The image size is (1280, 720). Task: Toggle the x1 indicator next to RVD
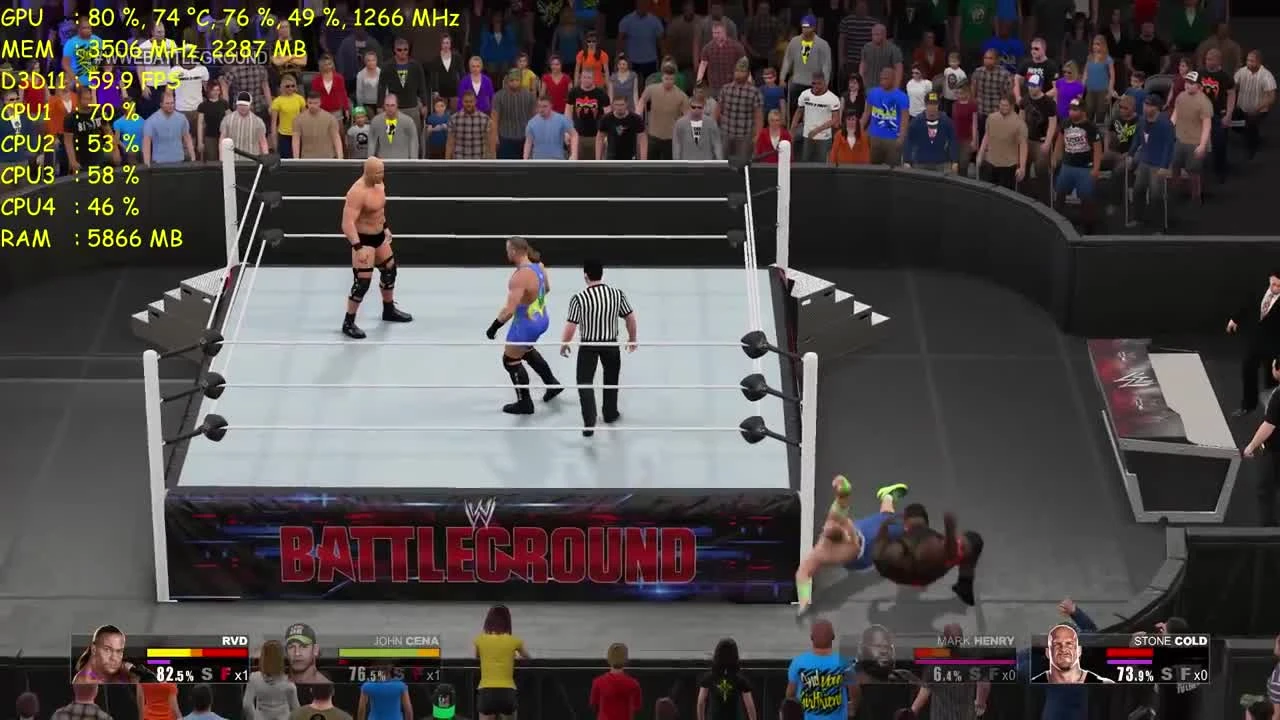coord(241,672)
